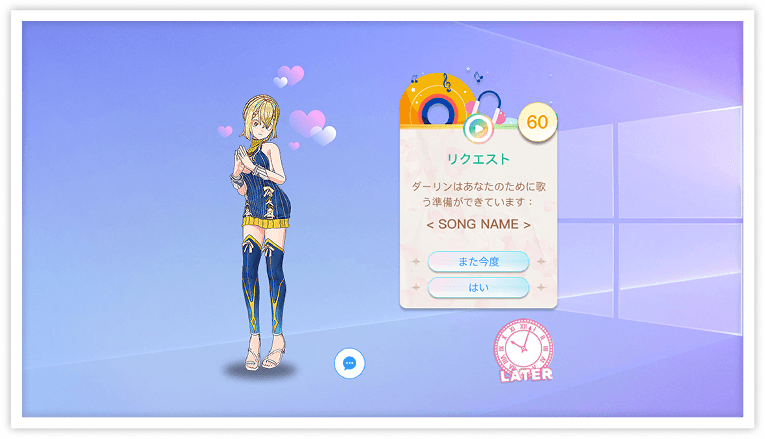Click the pink LATER clock icon
Image resolution: width=765 pixels, height=439 pixels.
524,350
